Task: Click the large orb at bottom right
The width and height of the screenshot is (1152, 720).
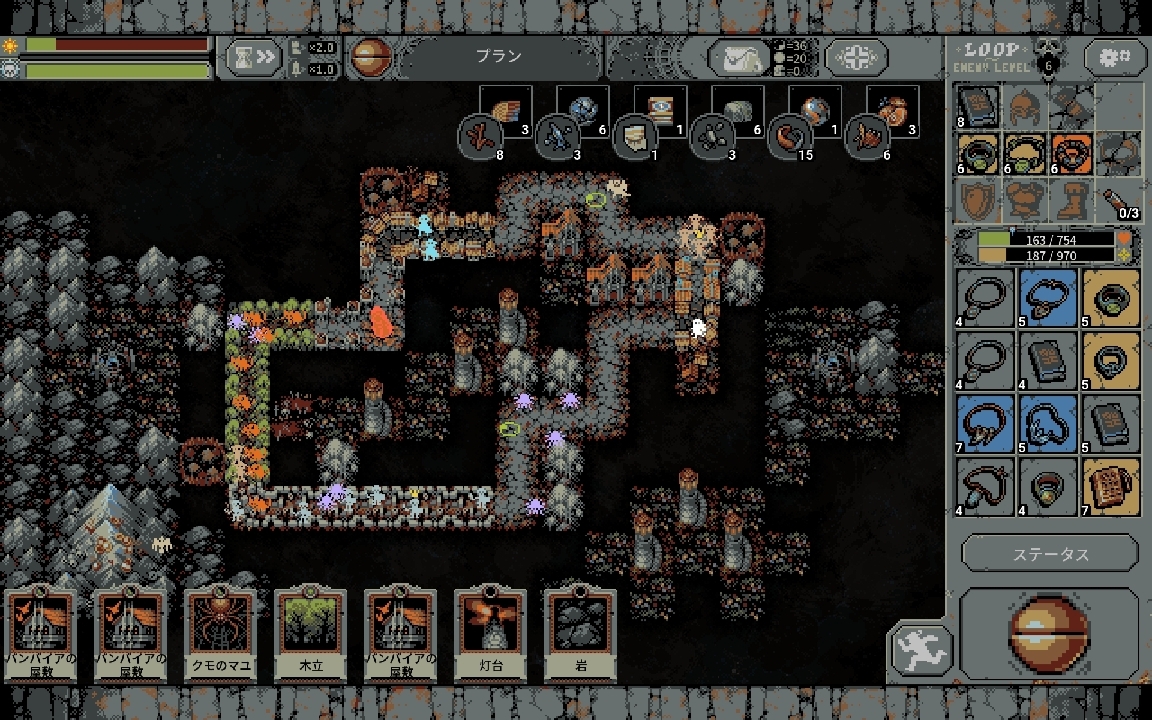Action: point(1049,634)
